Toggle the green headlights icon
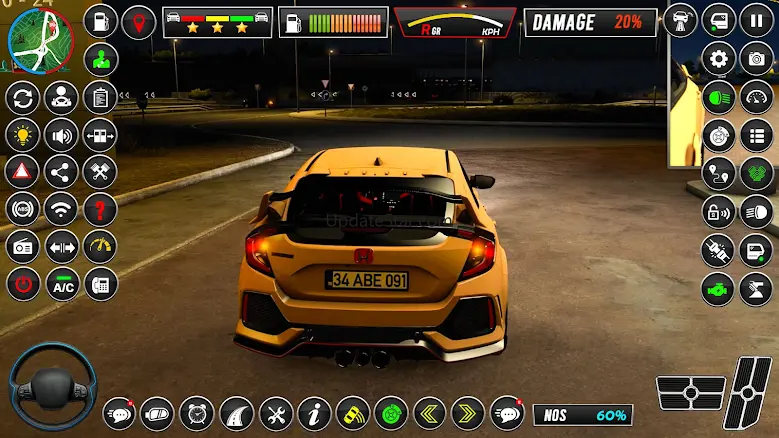 [718, 96]
